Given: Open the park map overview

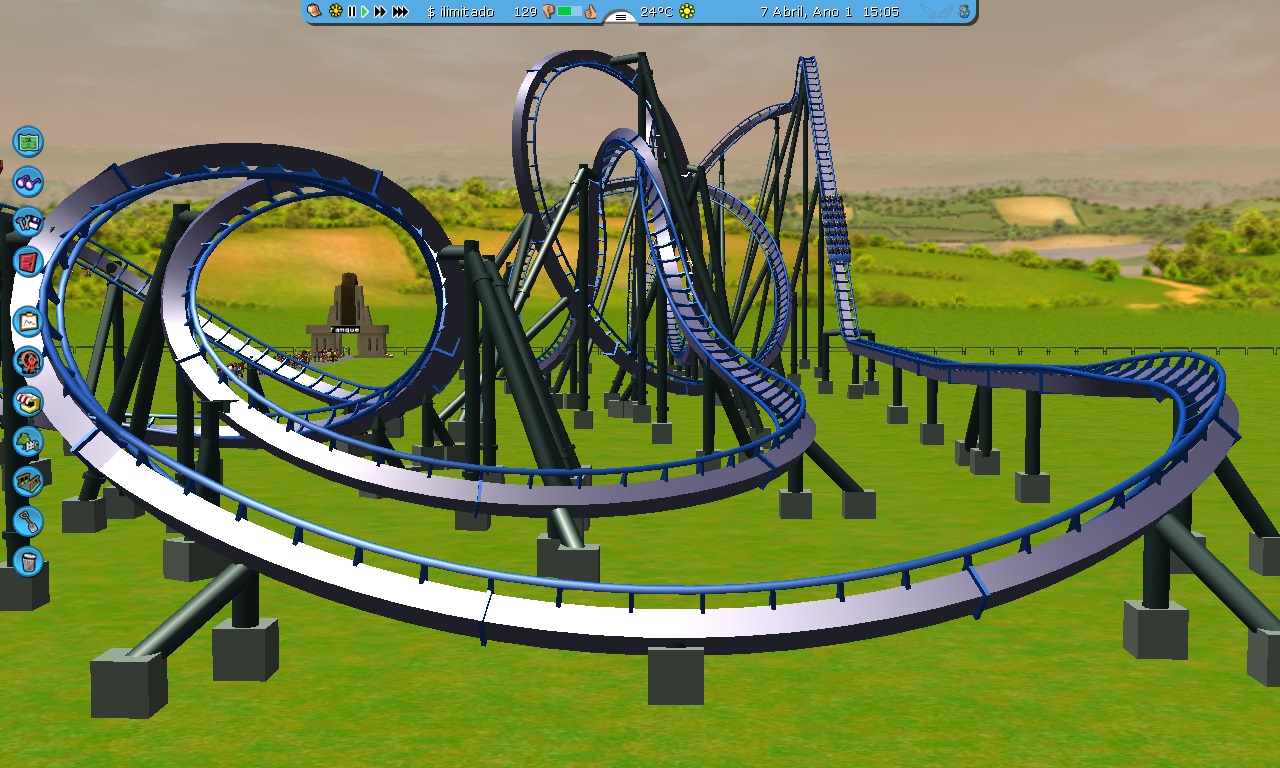Looking at the screenshot, I should tap(27, 141).
